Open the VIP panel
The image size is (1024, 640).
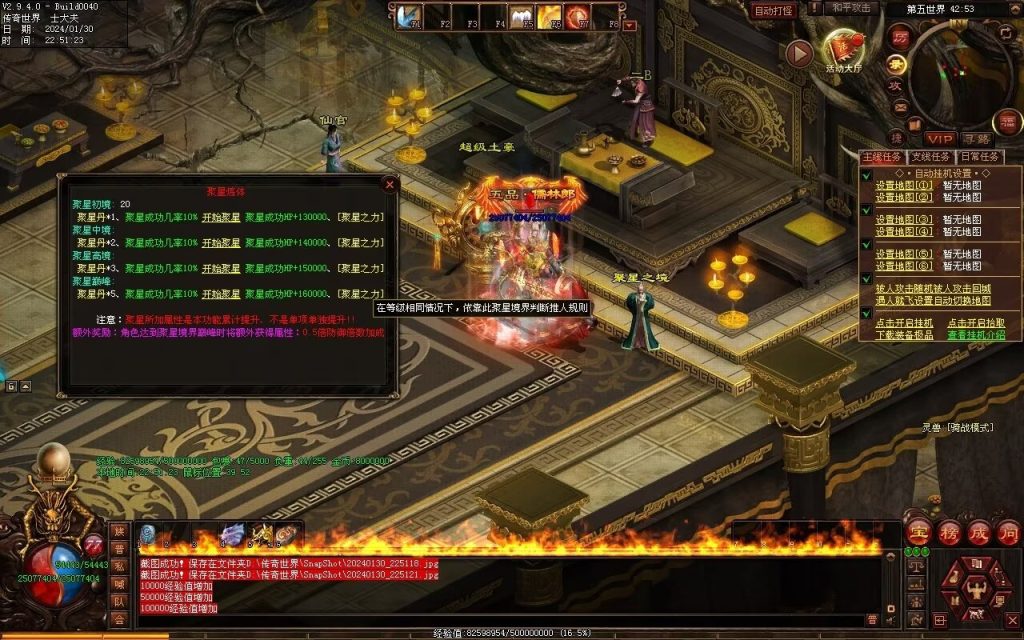coord(939,138)
